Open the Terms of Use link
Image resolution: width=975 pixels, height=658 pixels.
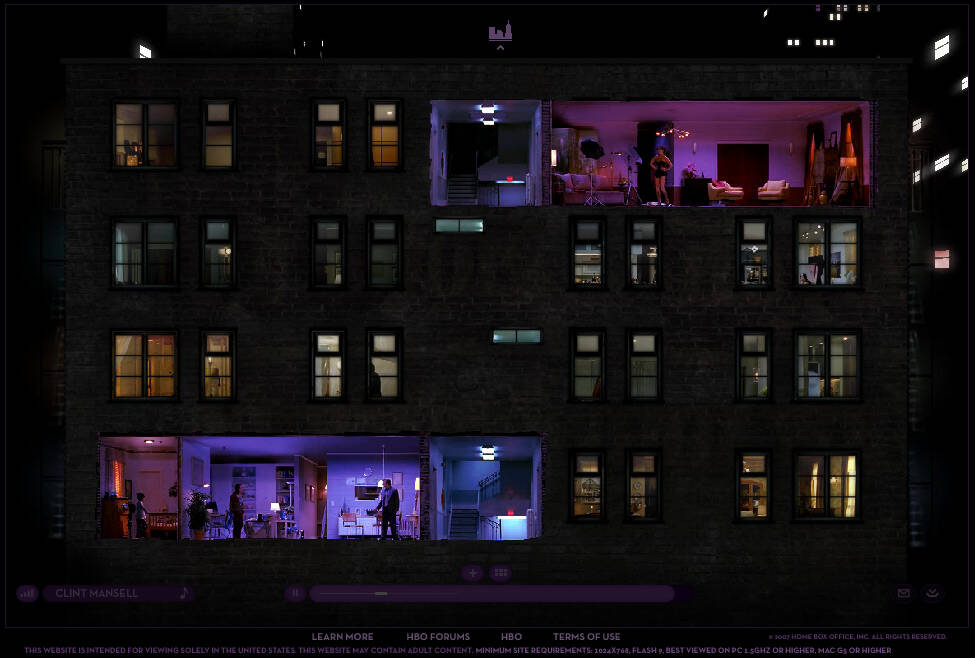click(587, 637)
